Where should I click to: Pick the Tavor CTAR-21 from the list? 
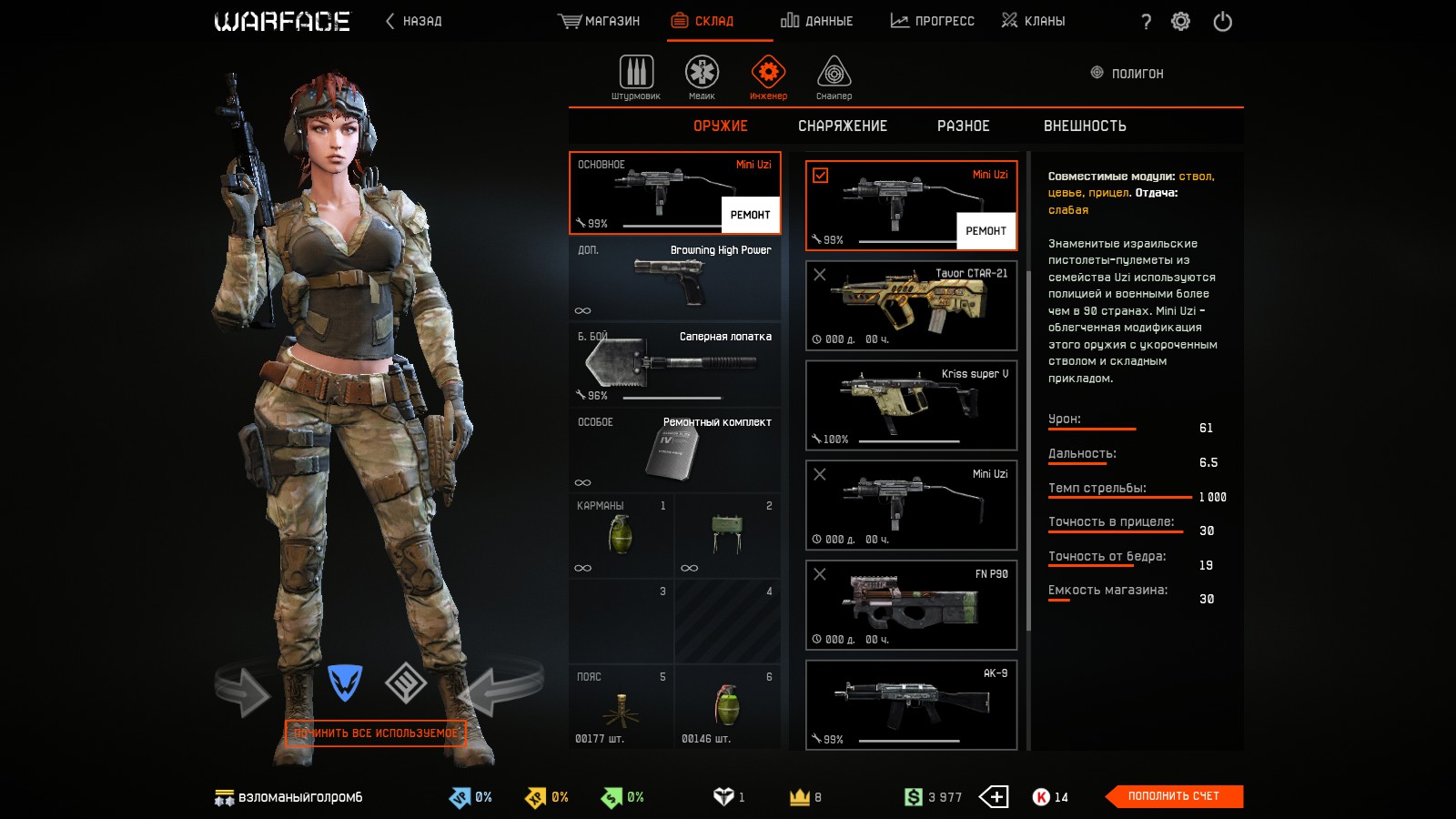tap(911, 306)
